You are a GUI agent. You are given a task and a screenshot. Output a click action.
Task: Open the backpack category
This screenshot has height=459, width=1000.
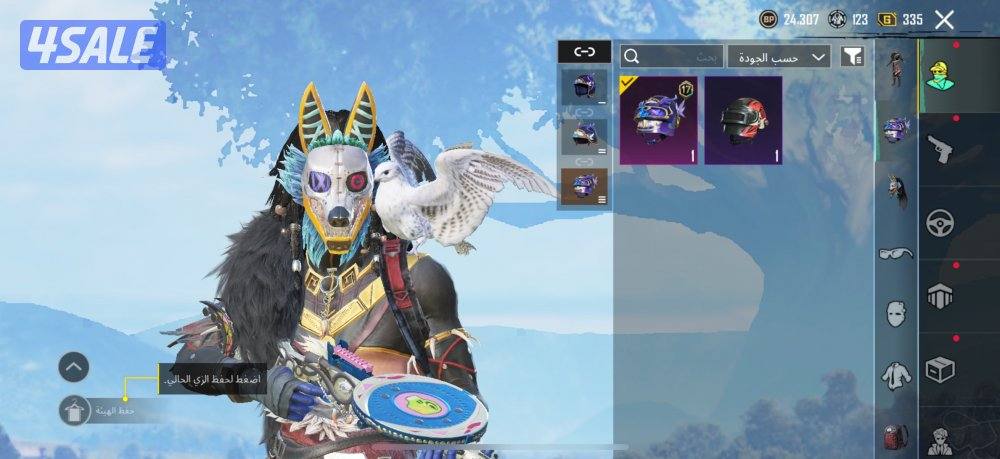pos(896,436)
